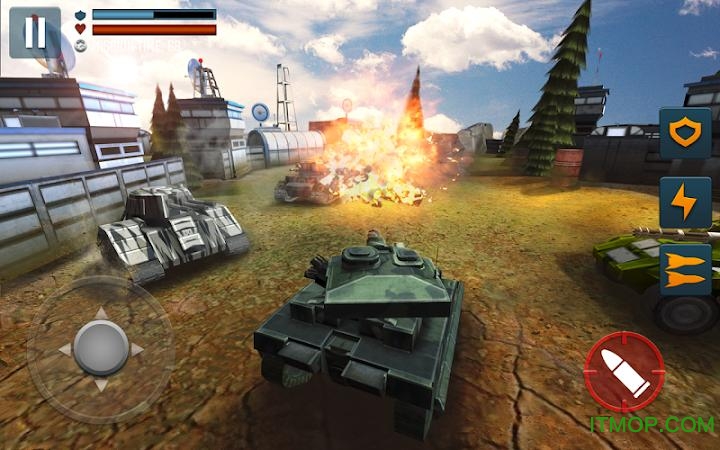The height and width of the screenshot is (450, 720).
Task: Activate the shield ability
Action: point(685,134)
